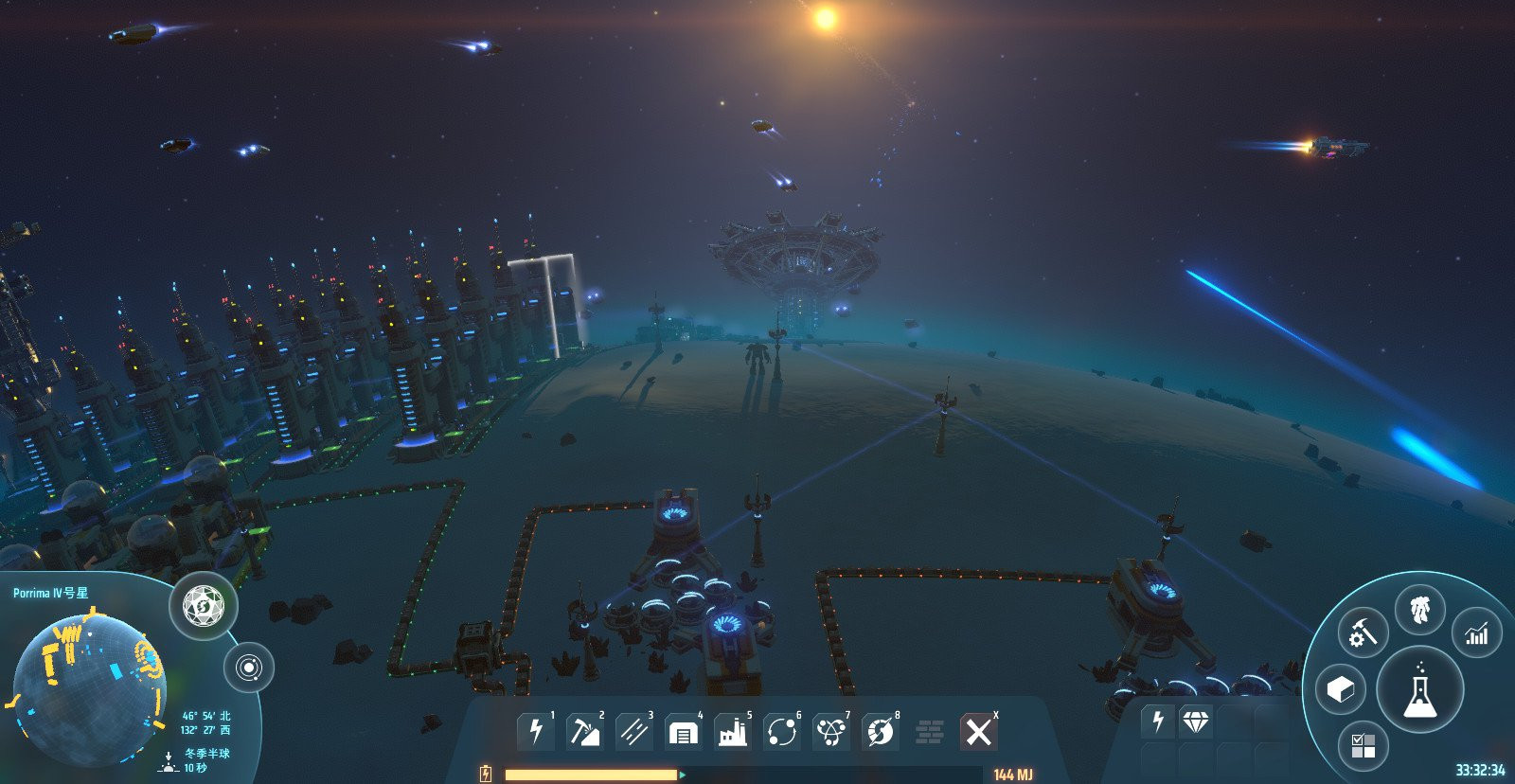Show the production statistics chart panel

(x=1476, y=633)
